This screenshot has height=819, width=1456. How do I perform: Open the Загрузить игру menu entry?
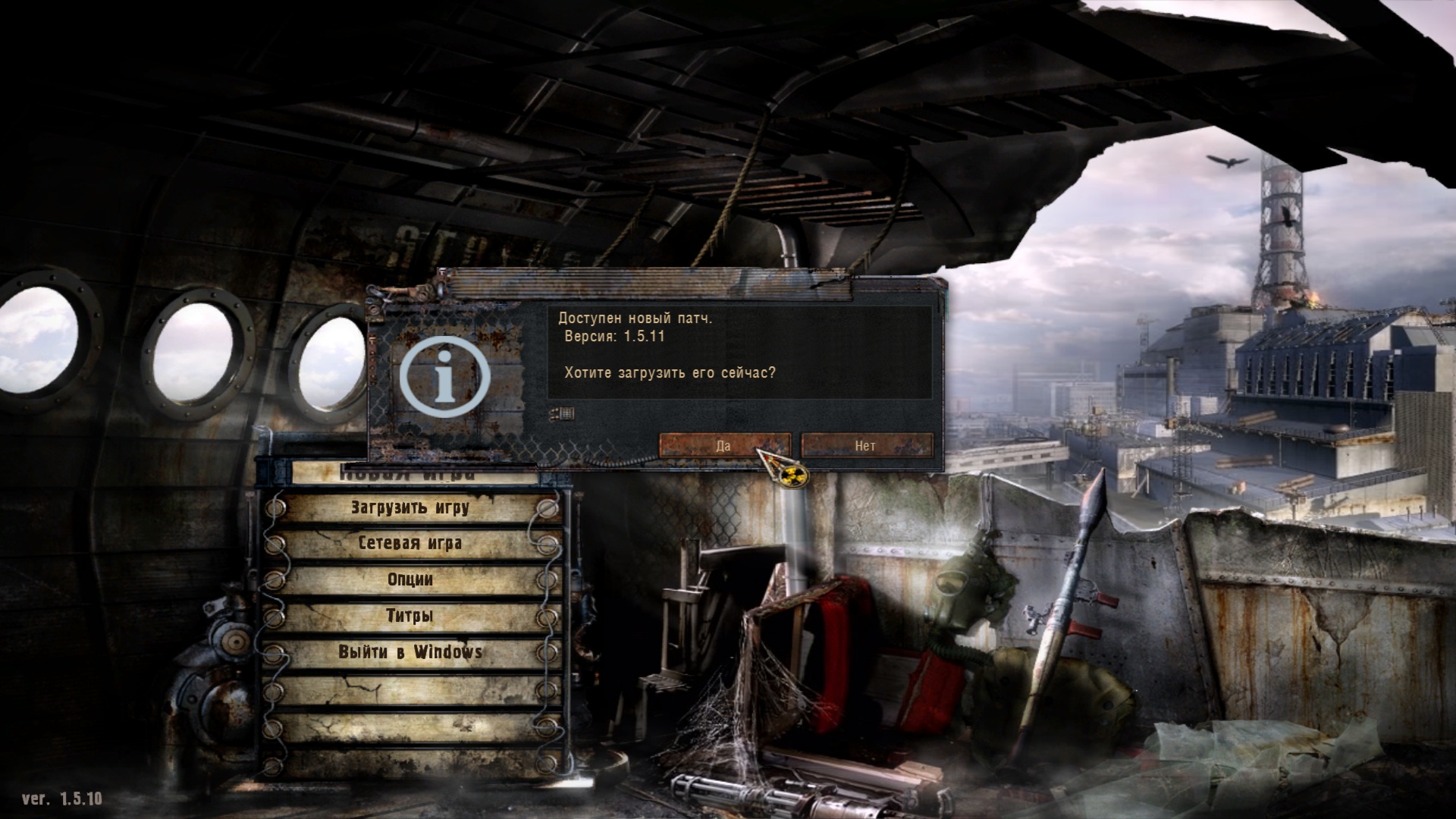coord(410,508)
